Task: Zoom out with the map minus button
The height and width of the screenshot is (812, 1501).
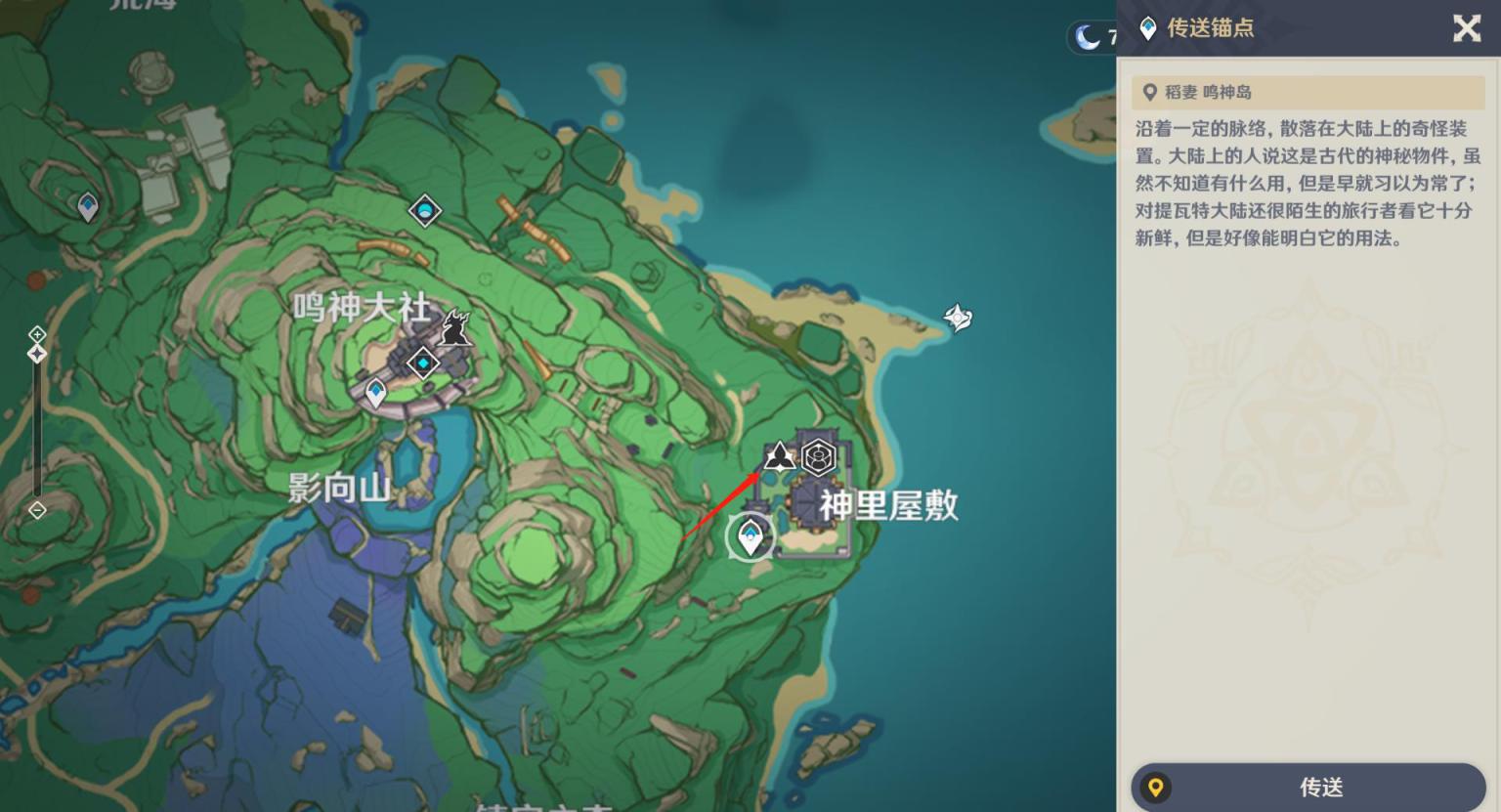Action: point(37,510)
